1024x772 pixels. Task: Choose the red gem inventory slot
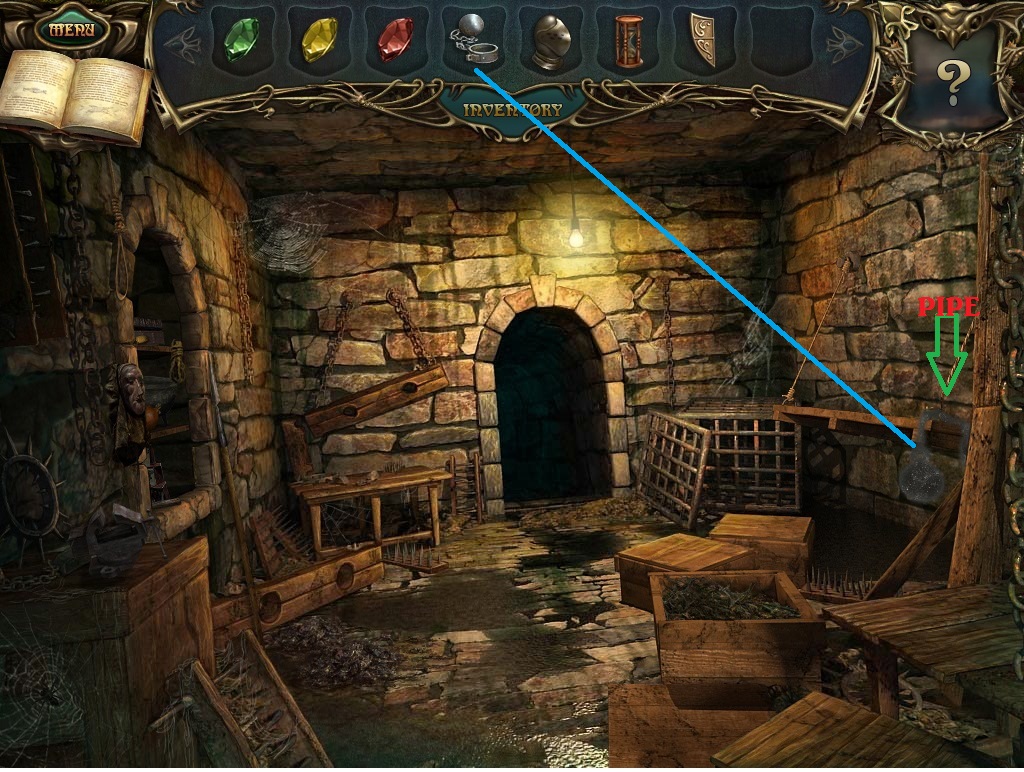click(395, 40)
